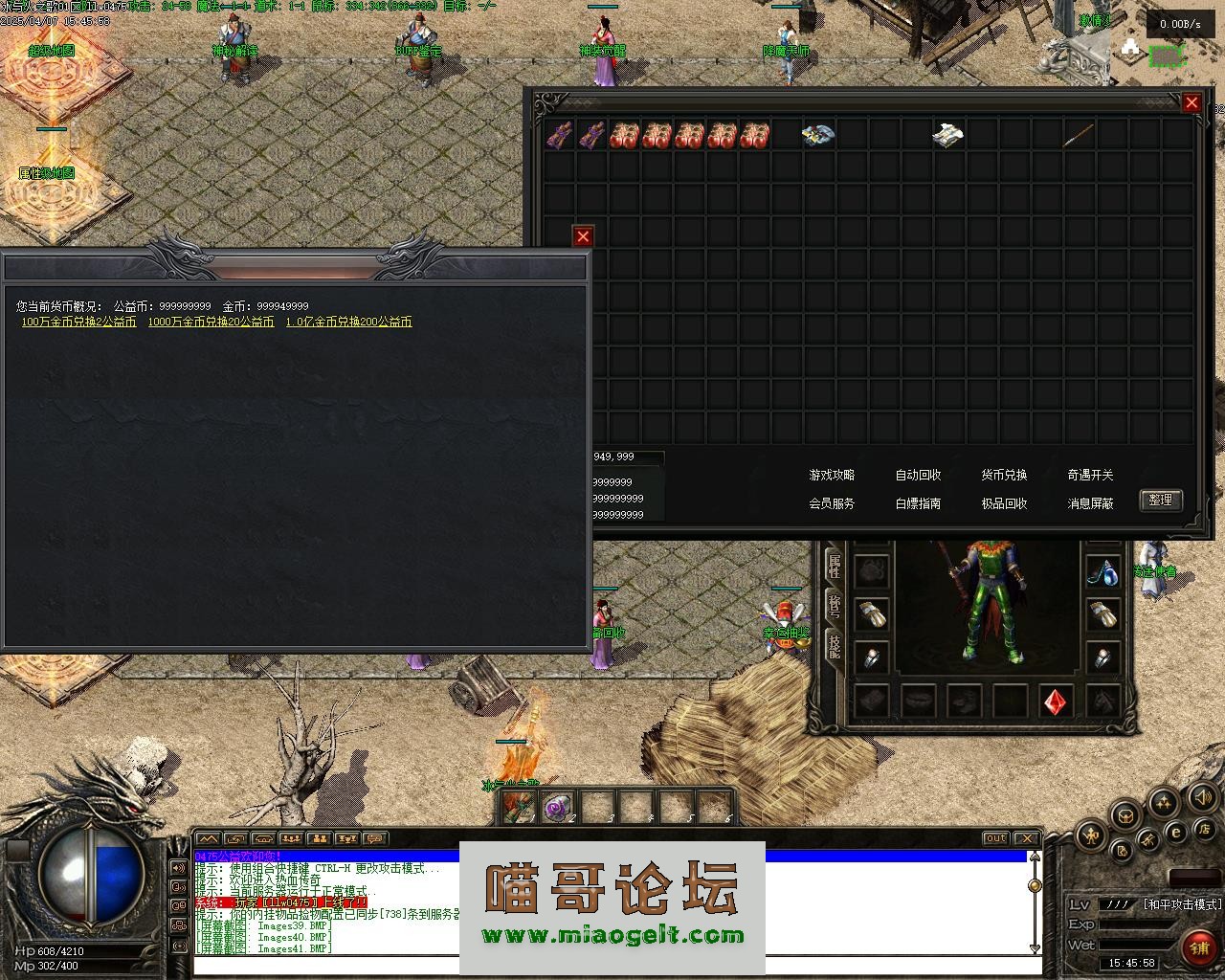Click the chat window's out button
Viewport: 1225px width, 980px height.
(x=995, y=839)
